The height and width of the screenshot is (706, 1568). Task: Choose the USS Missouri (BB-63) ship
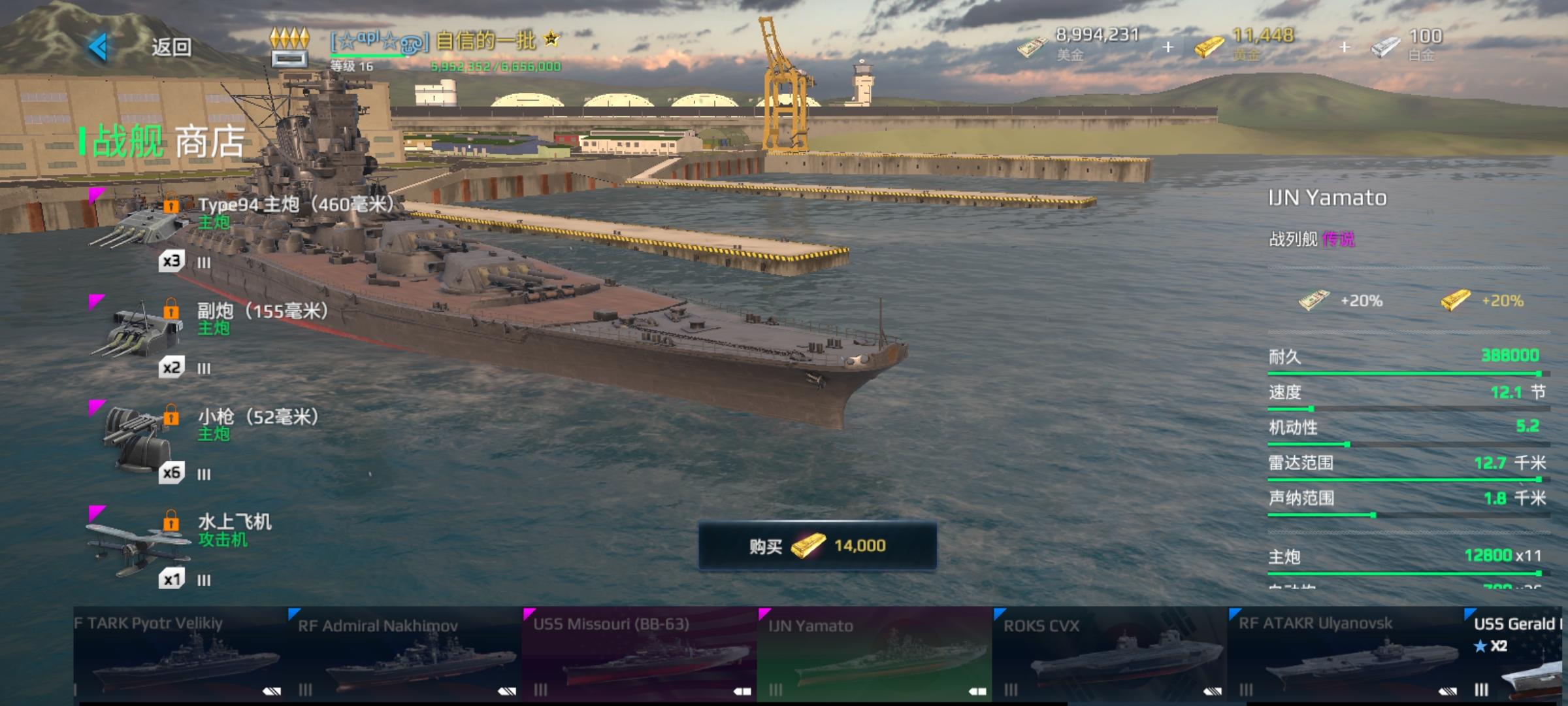pyautogui.click(x=639, y=655)
